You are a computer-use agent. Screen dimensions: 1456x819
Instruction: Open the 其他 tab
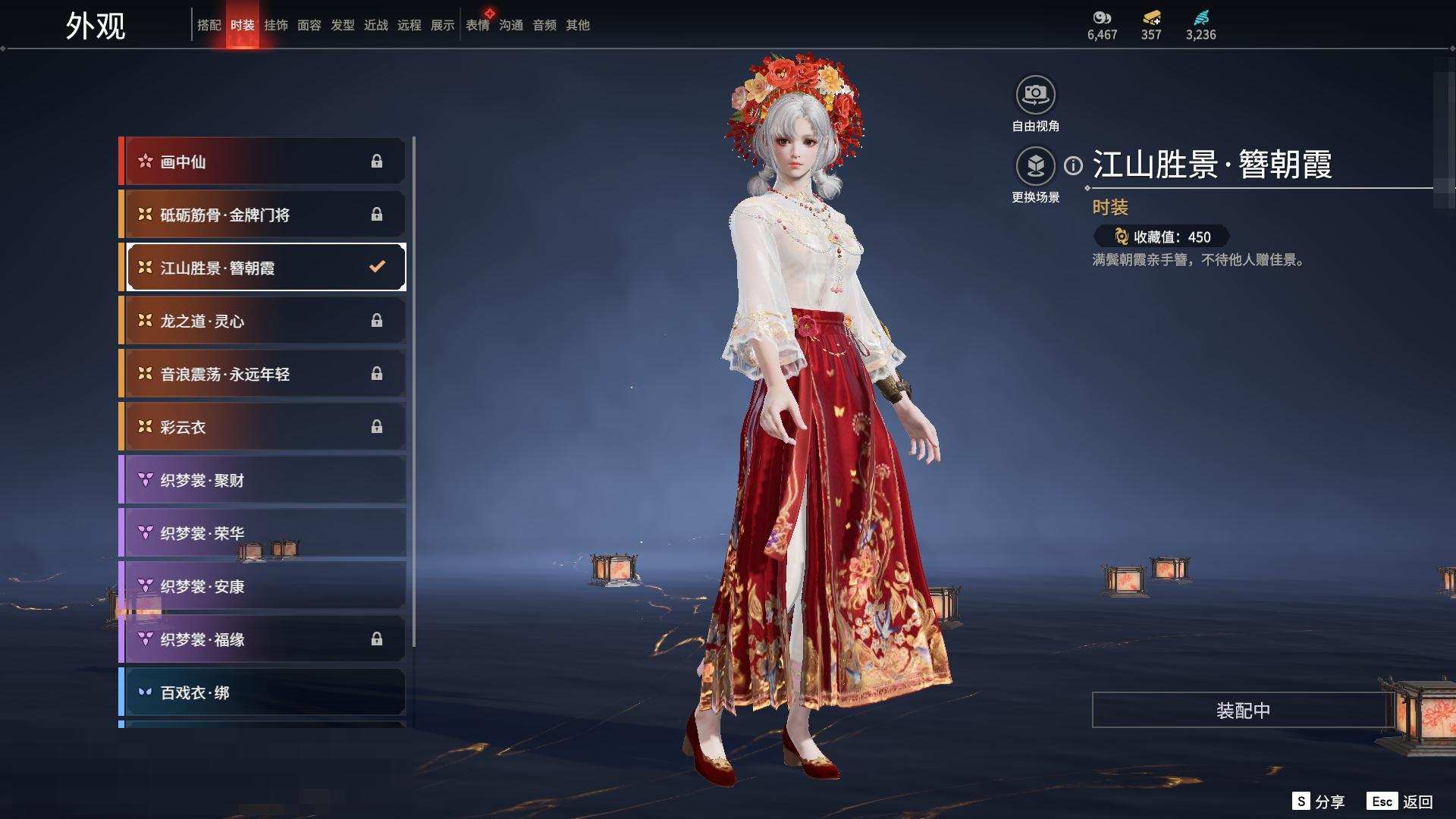577,25
